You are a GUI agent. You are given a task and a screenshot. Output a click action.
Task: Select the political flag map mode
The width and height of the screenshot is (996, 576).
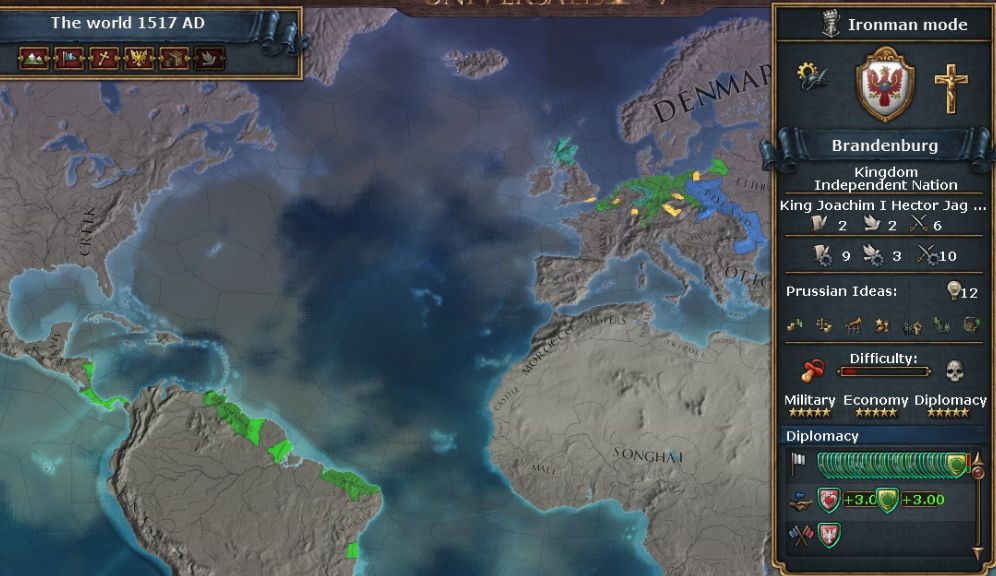pyautogui.click(x=68, y=59)
